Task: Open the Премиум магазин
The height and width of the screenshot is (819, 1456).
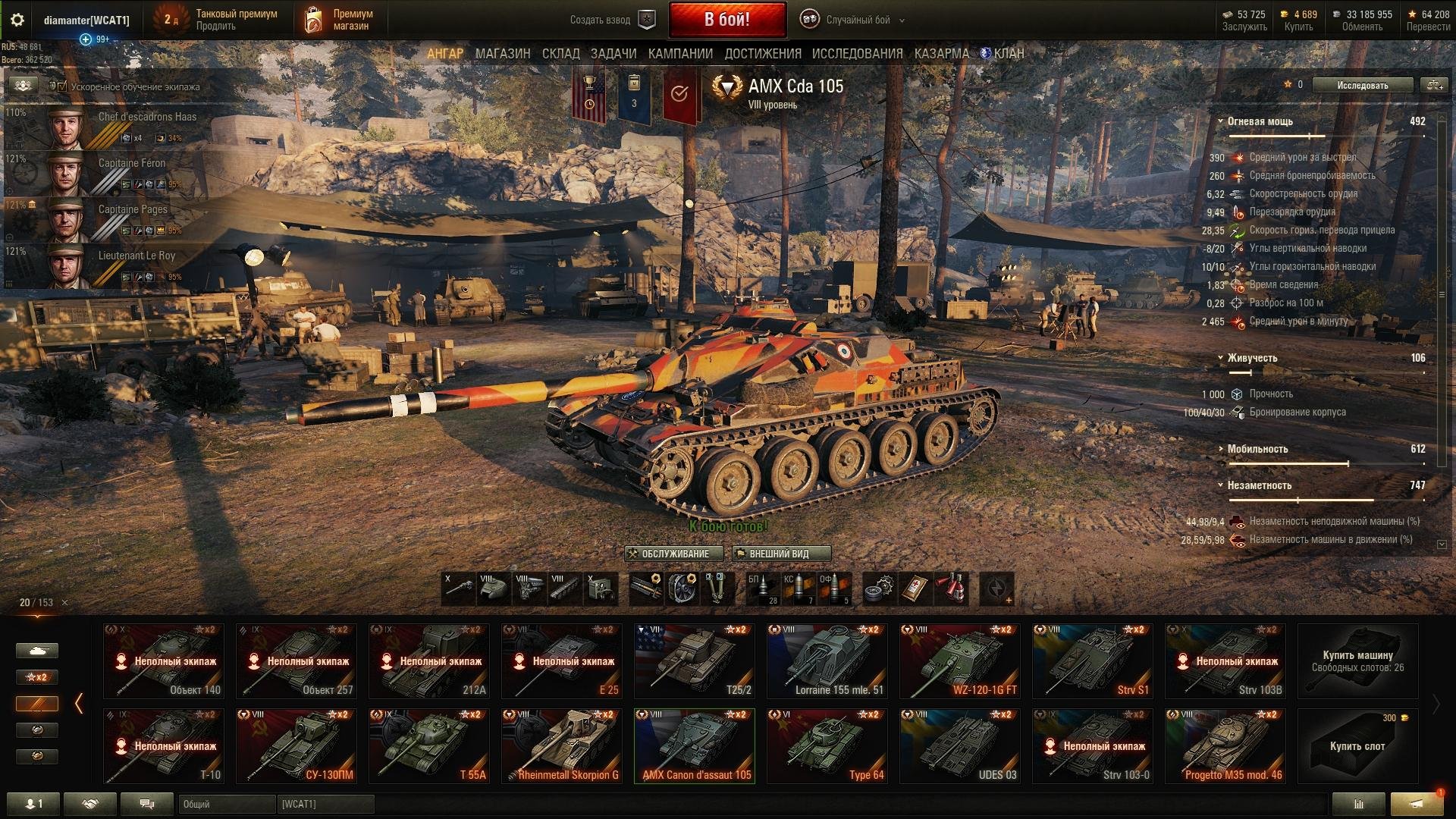Action: point(339,20)
